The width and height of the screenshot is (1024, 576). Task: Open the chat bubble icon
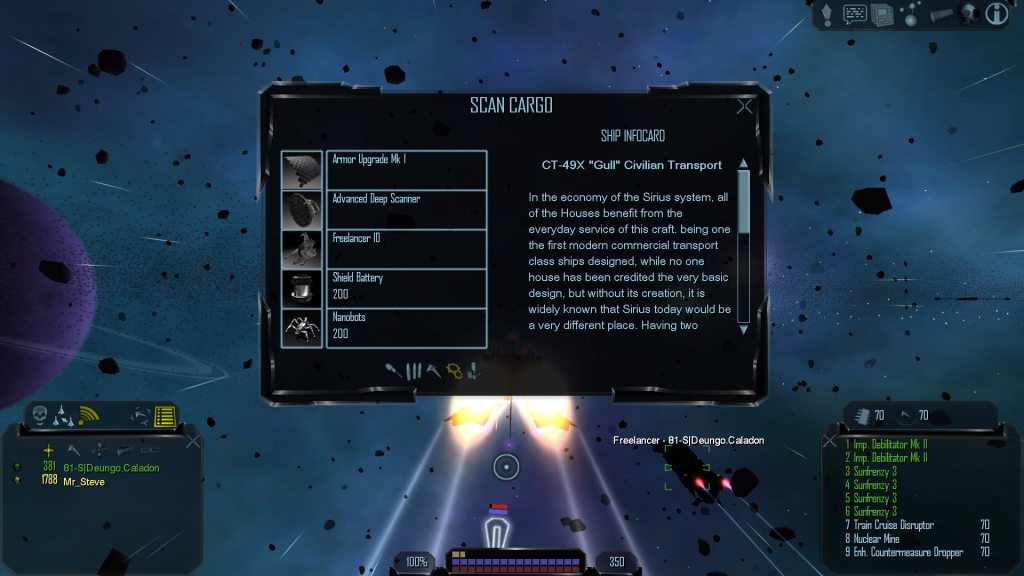click(855, 14)
